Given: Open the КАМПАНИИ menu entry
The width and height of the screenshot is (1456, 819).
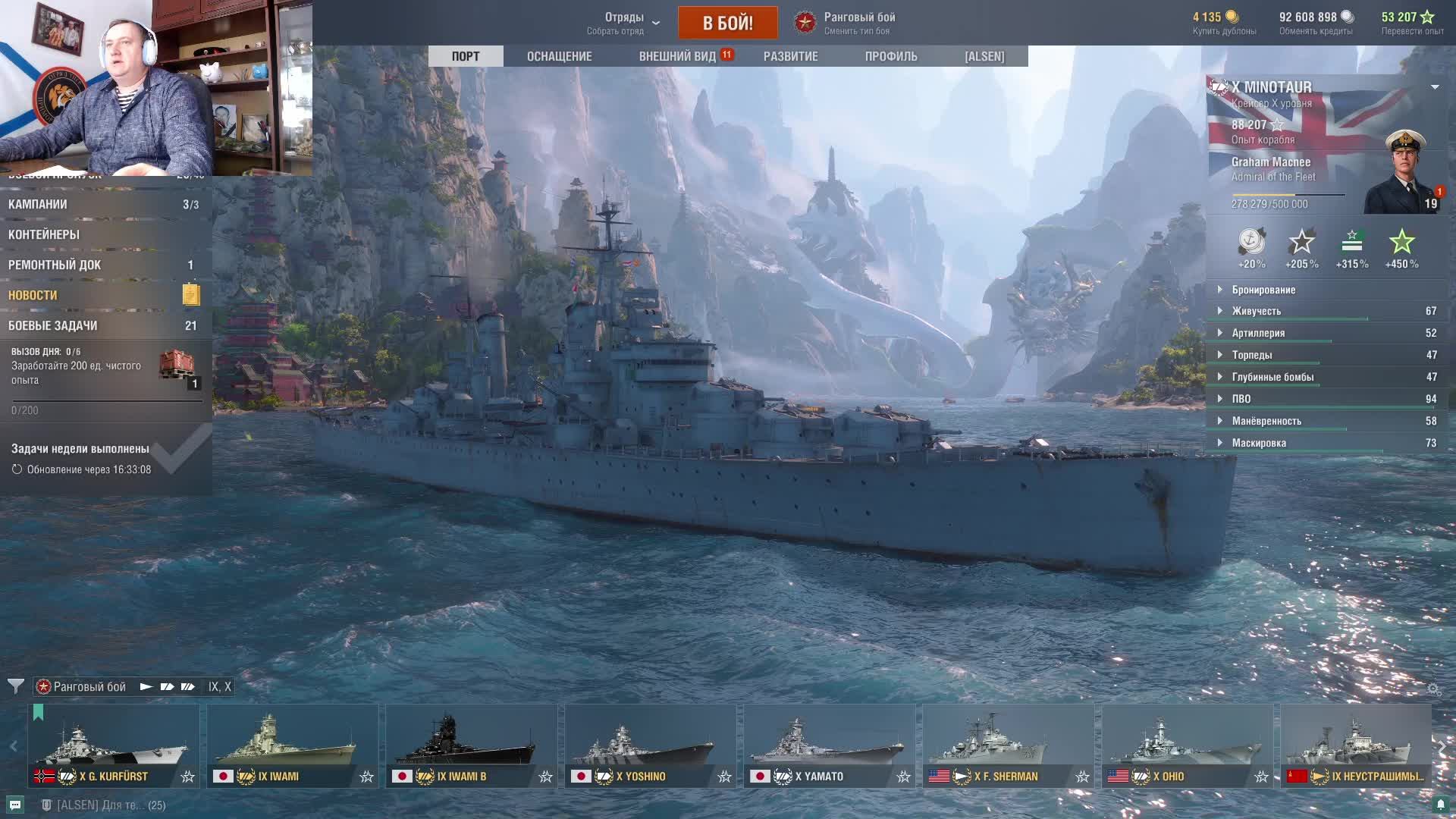Looking at the screenshot, I should 38,204.
